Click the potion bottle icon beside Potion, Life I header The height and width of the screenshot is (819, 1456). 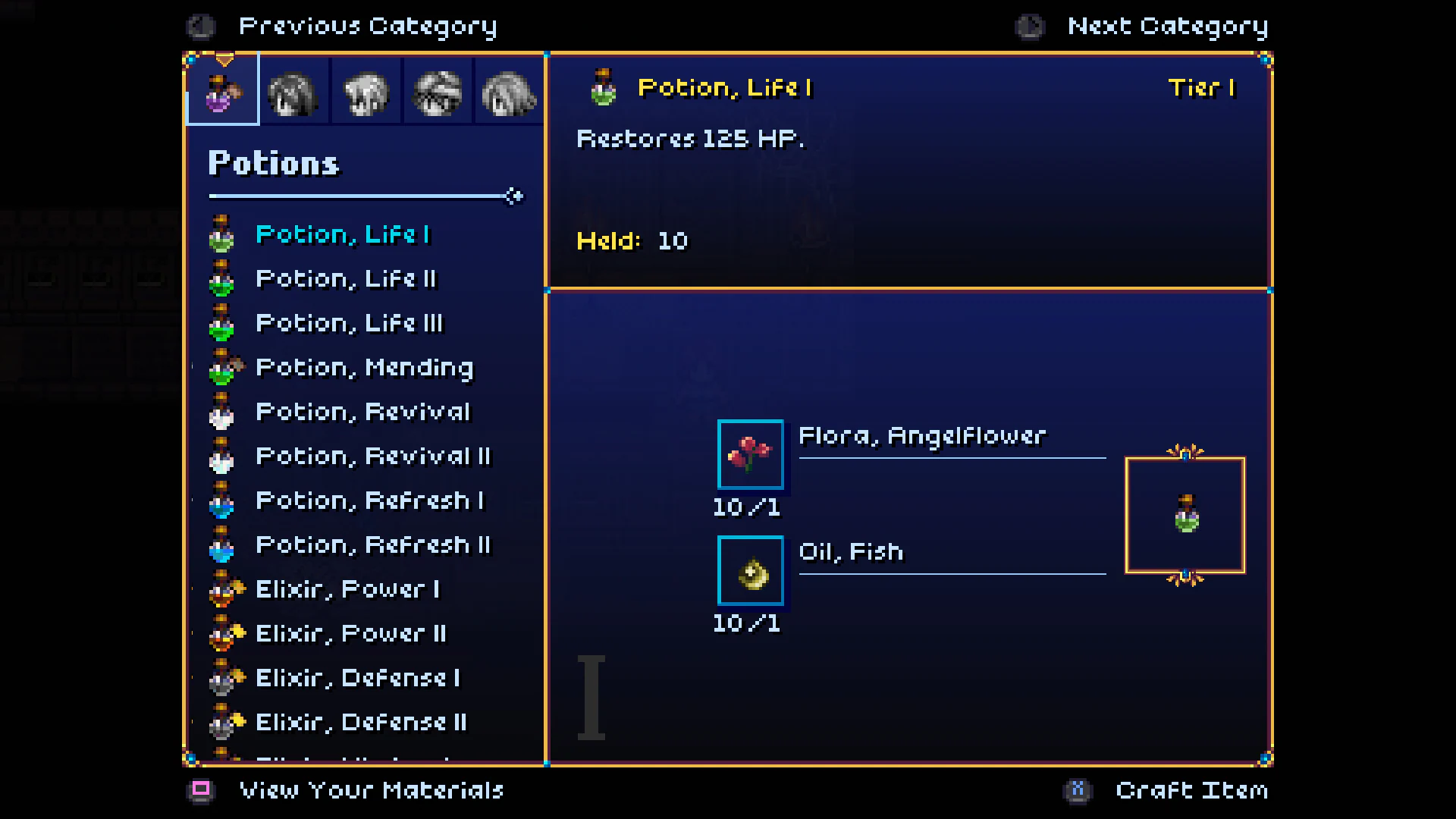[x=602, y=86]
